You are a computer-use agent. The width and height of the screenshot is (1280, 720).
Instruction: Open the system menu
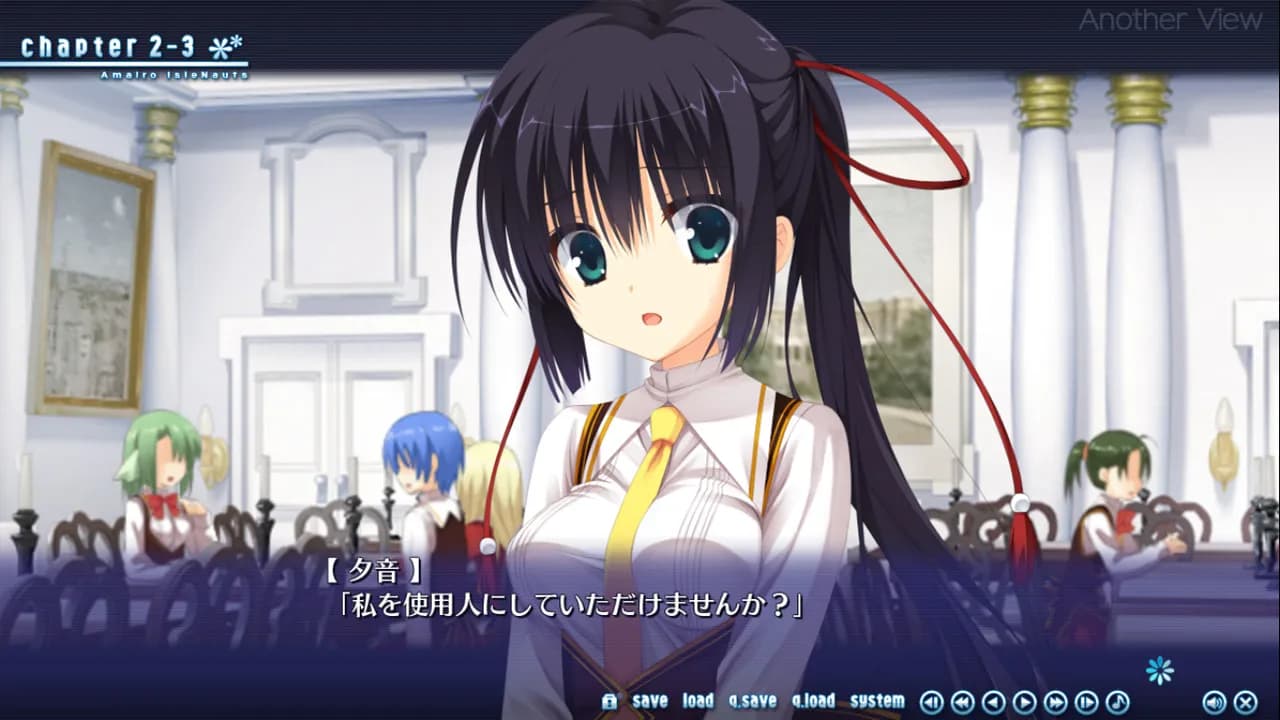tap(878, 702)
